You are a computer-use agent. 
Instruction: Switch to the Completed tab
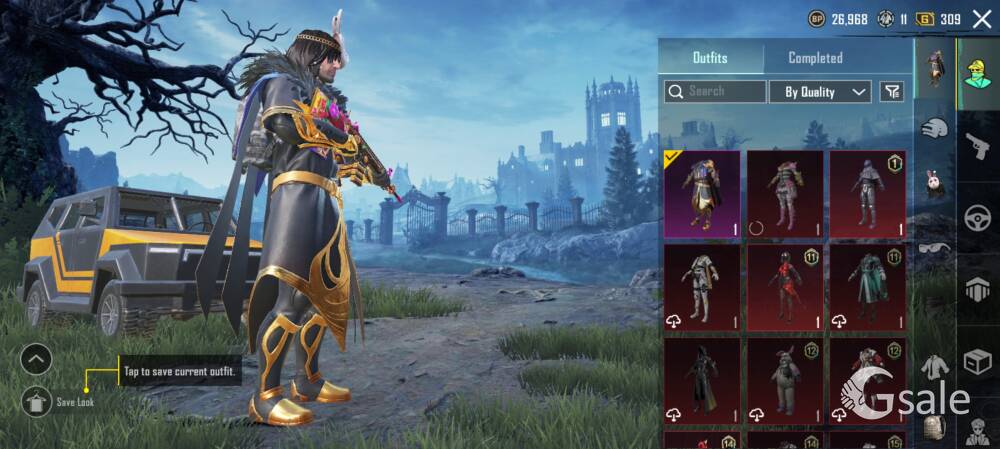coord(815,58)
